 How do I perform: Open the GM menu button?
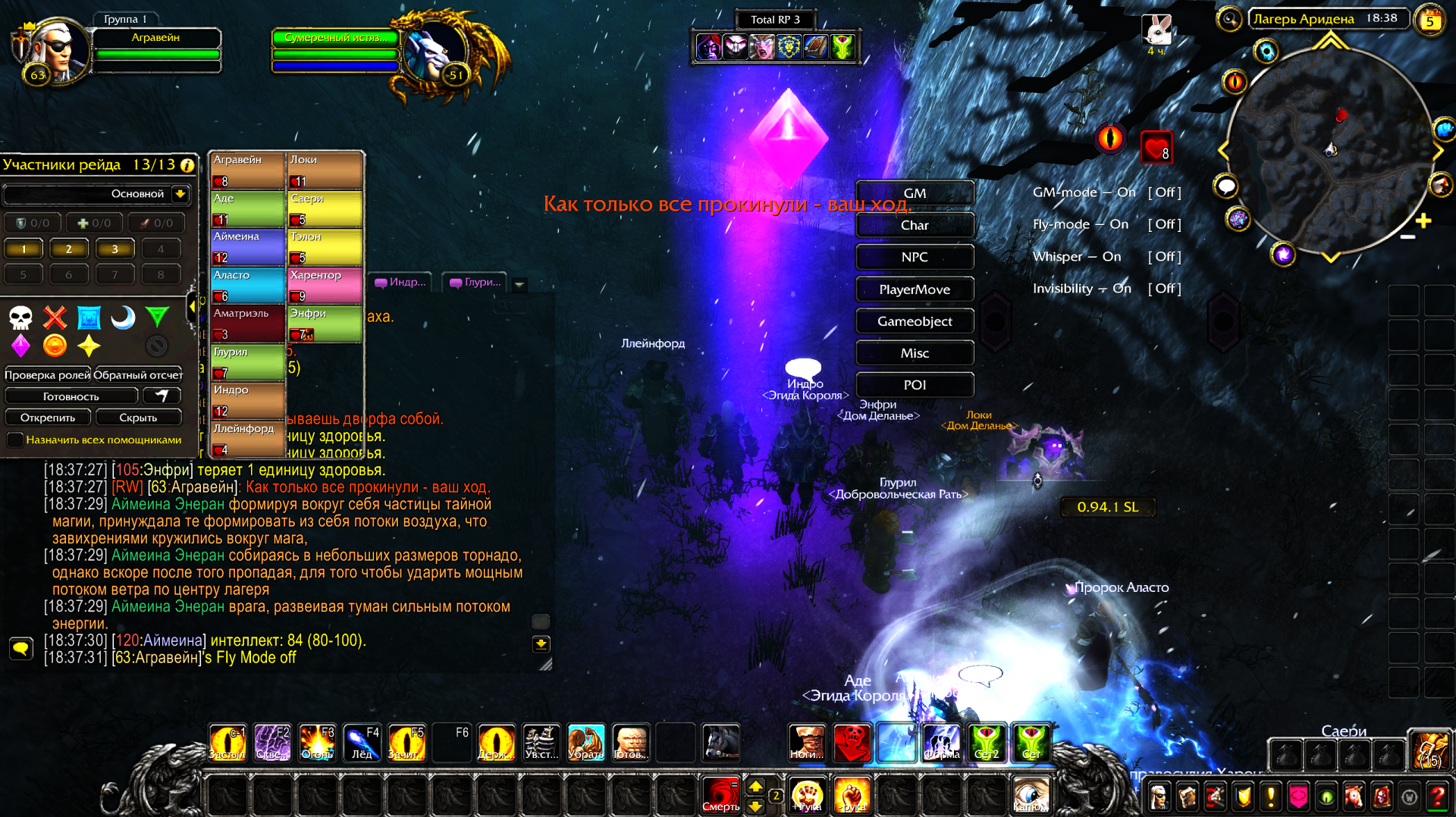pos(915,193)
